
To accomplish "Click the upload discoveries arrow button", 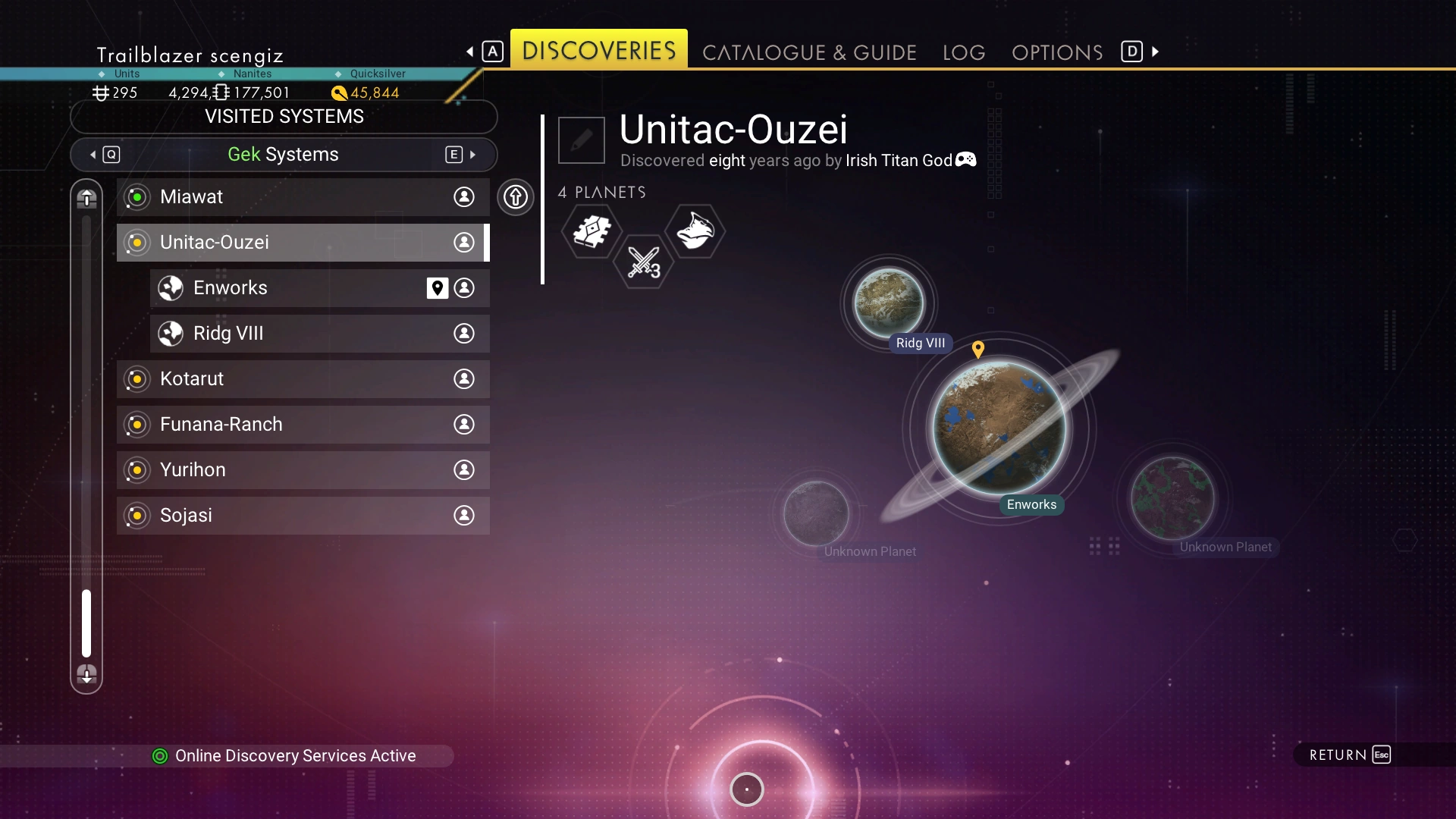I will click(516, 197).
